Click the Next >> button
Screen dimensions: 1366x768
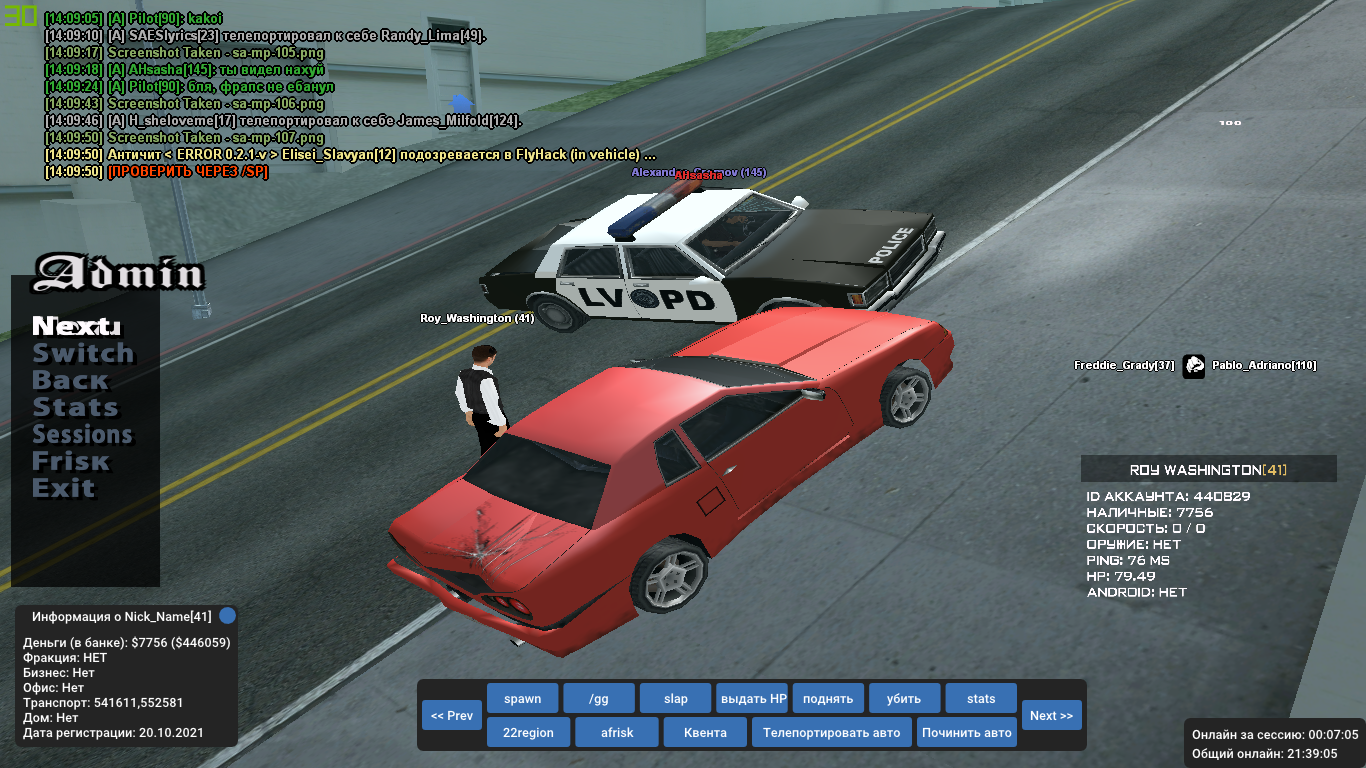click(1051, 715)
